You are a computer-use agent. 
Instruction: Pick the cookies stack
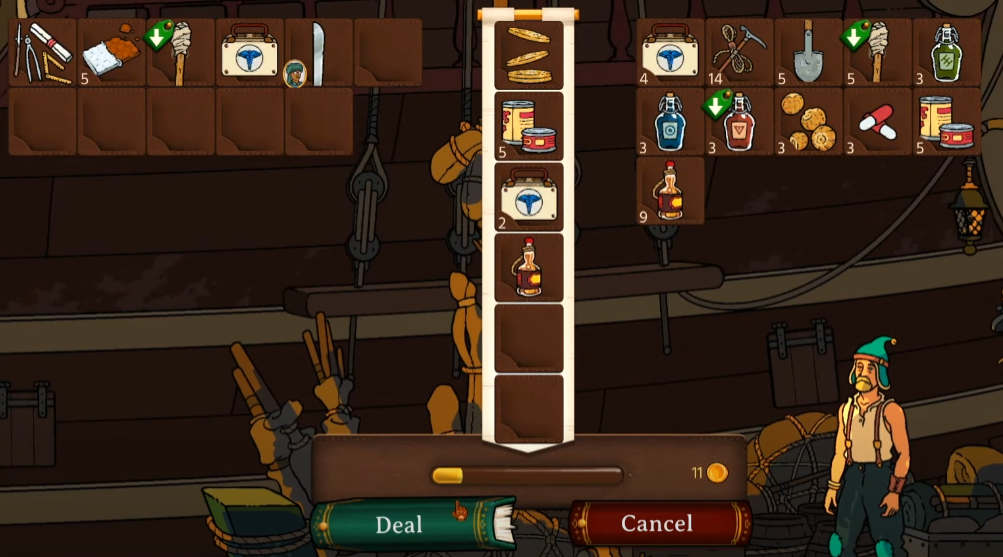[809, 121]
